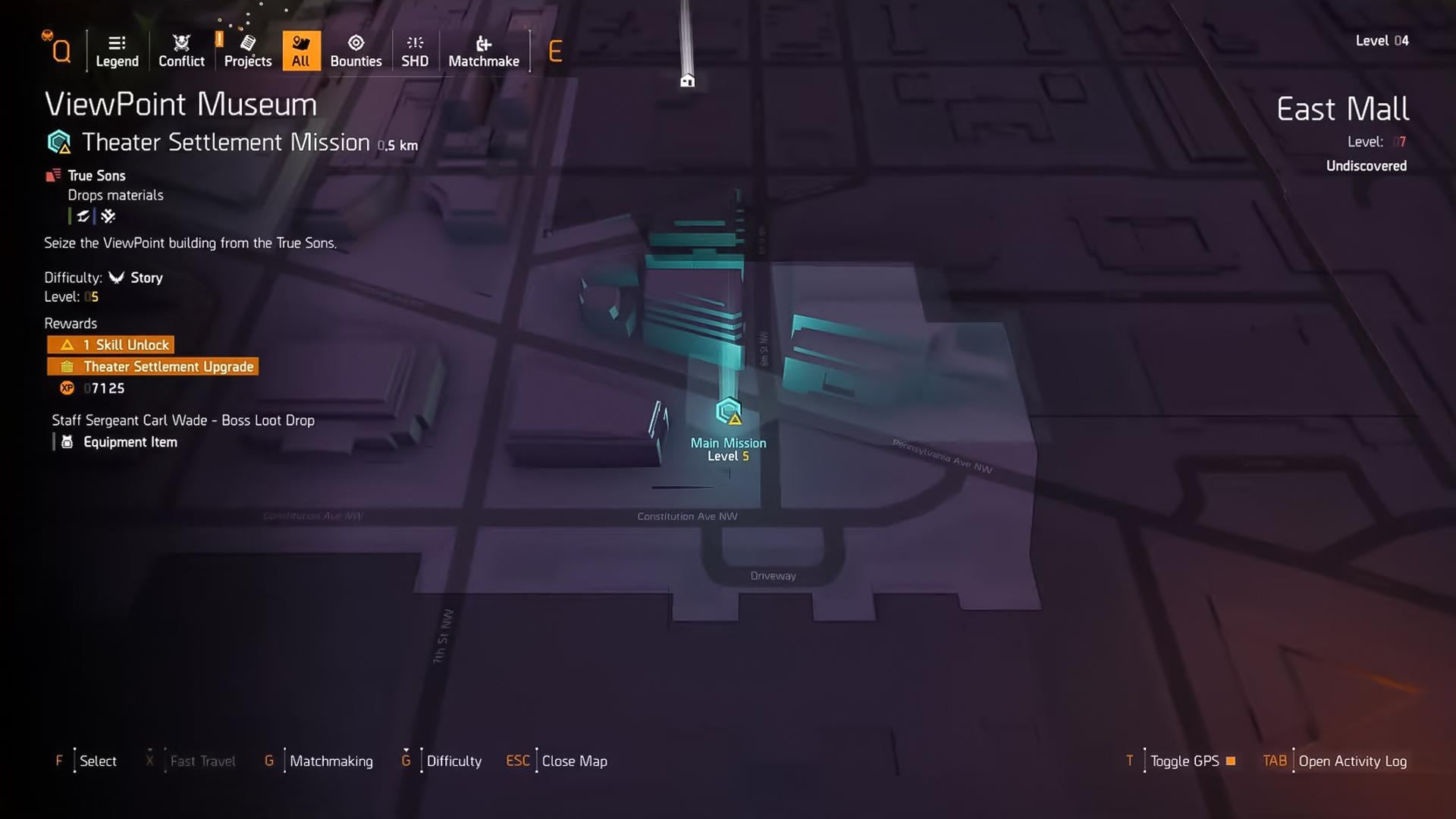Open the Matchmake tab
This screenshot has height=819, width=1456.
(484, 52)
